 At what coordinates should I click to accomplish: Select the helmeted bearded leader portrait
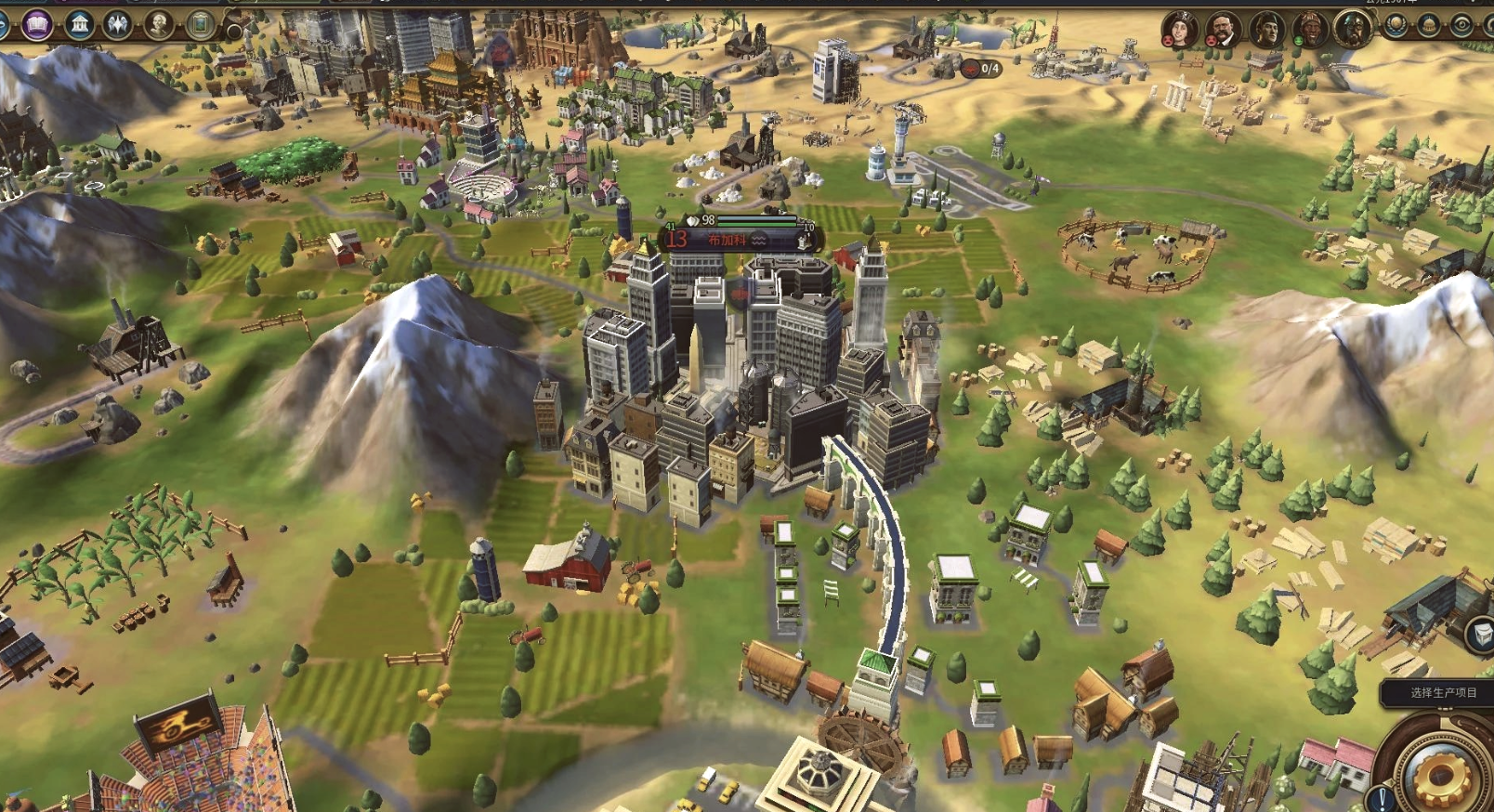point(1353,28)
